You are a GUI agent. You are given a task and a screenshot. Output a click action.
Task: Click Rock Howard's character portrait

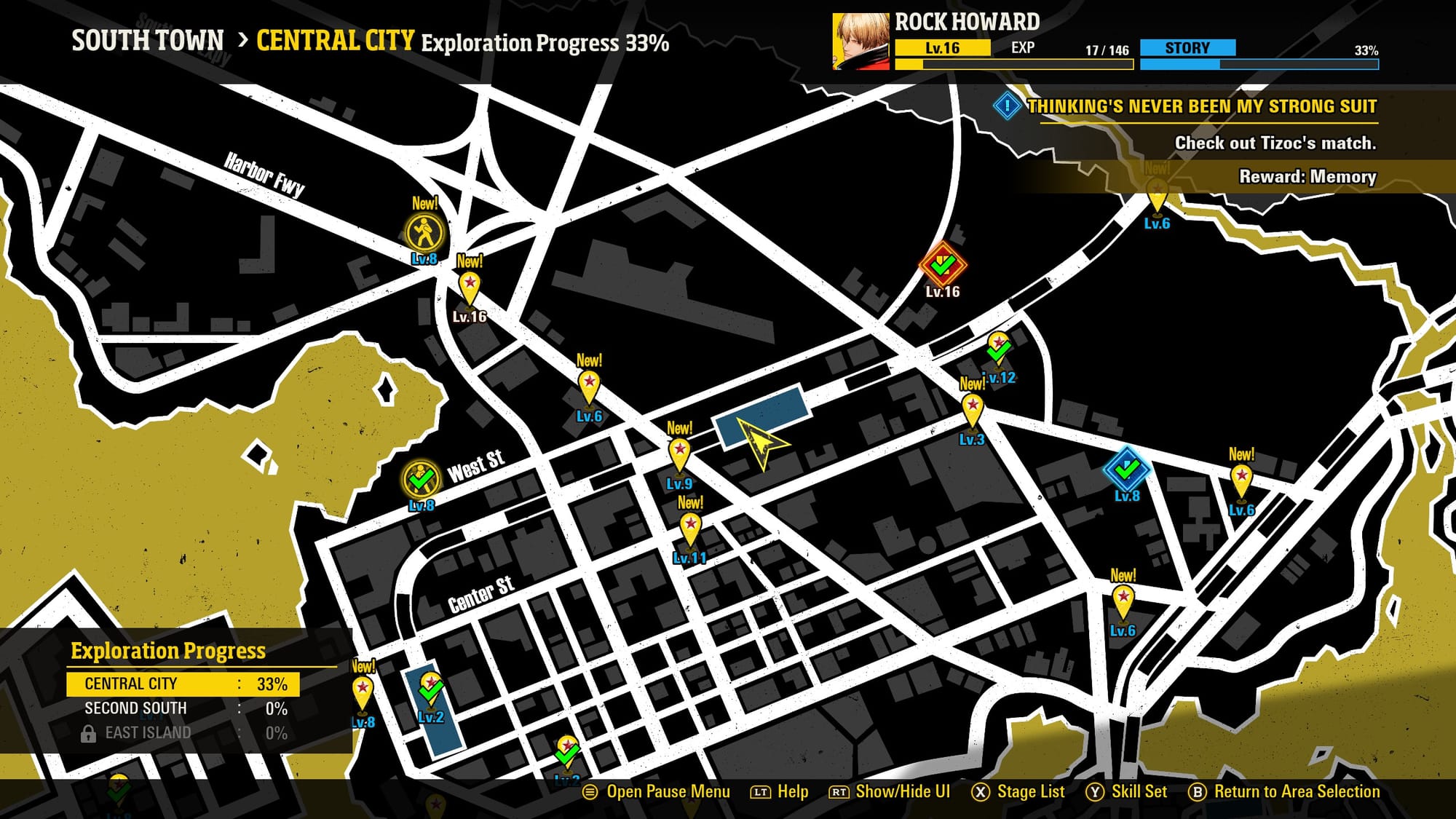click(860, 41)
